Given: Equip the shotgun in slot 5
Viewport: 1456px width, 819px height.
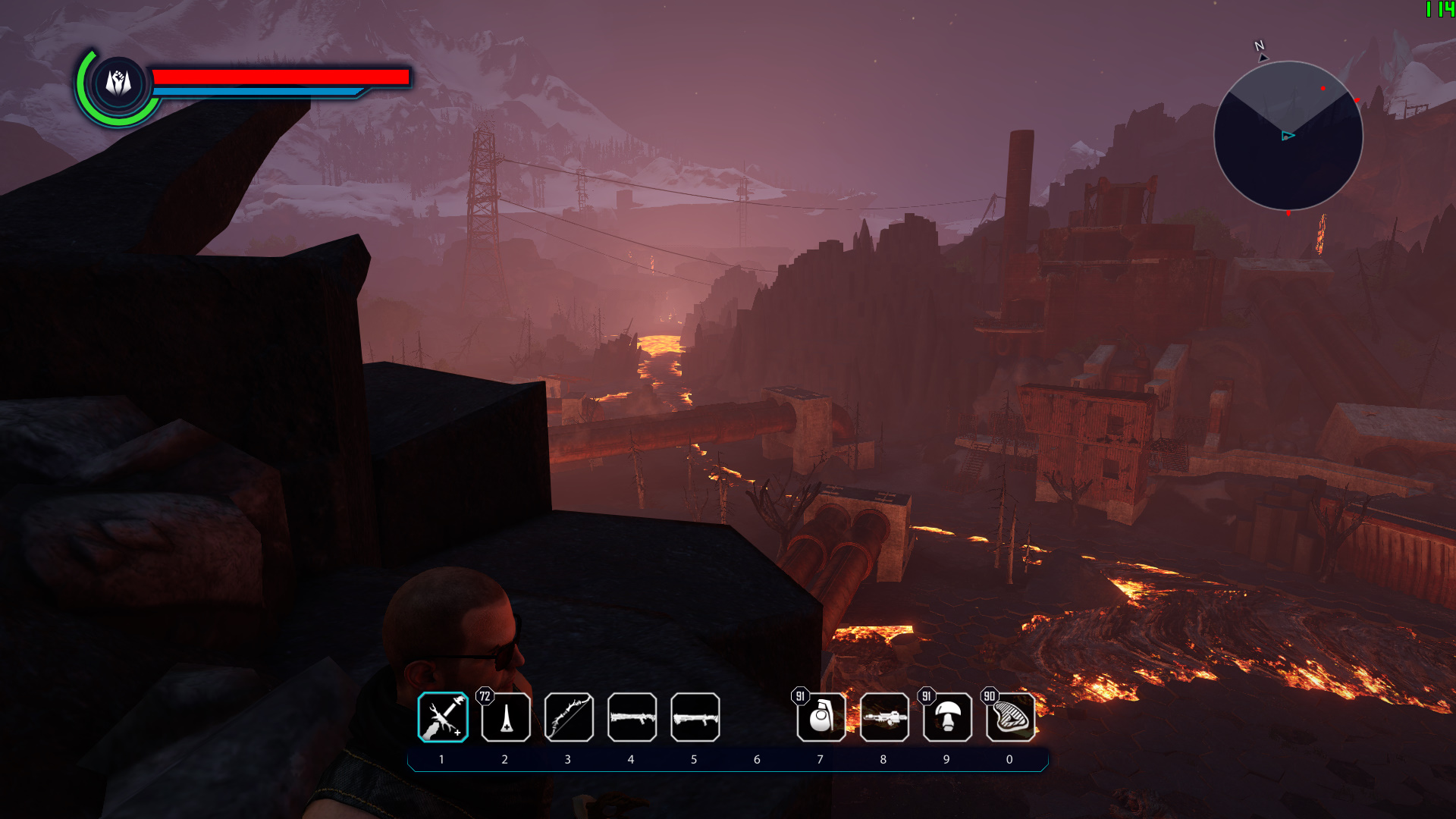Looking at the screenshot, I should pos(694,717).
